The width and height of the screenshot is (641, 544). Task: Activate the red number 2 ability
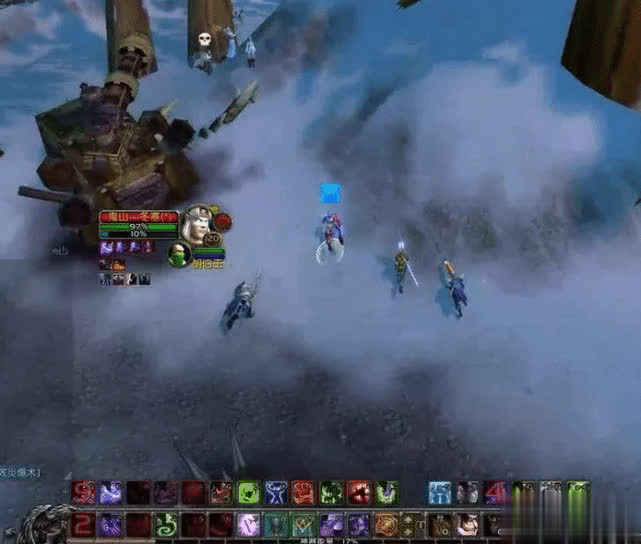tap(84, 524)
